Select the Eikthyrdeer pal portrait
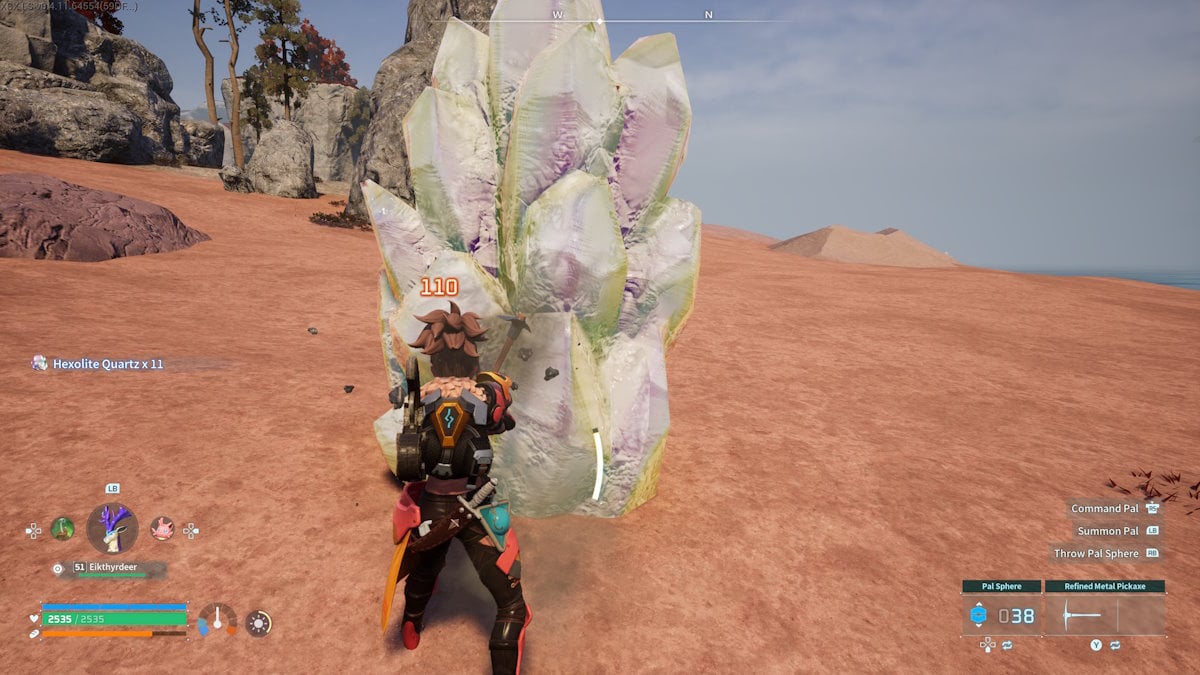This screenshot has width=1200, height=675. click(112, 527)
